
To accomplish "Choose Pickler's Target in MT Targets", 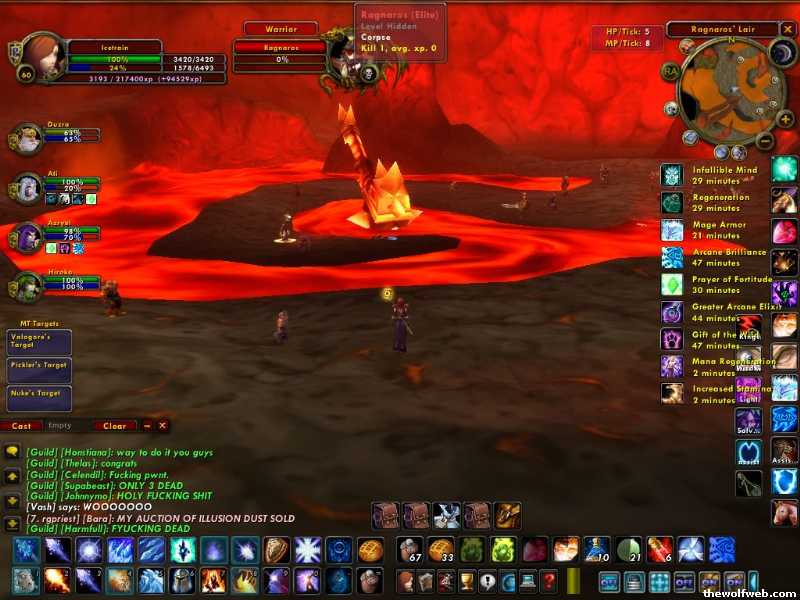I will click(x=39, y=368).
